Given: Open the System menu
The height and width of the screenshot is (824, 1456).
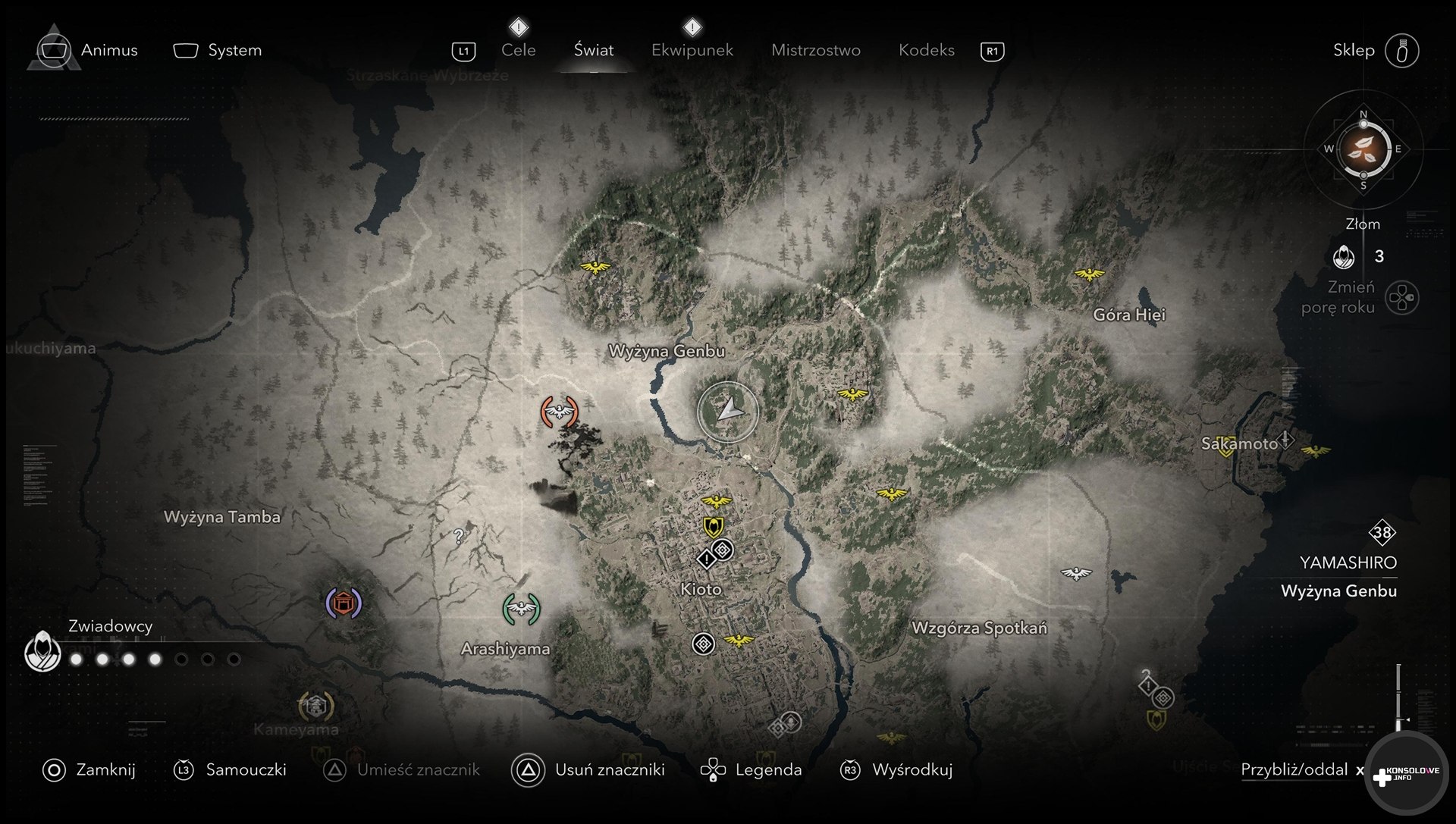Looking at the screenshot, I should click(x=218, y=50).
